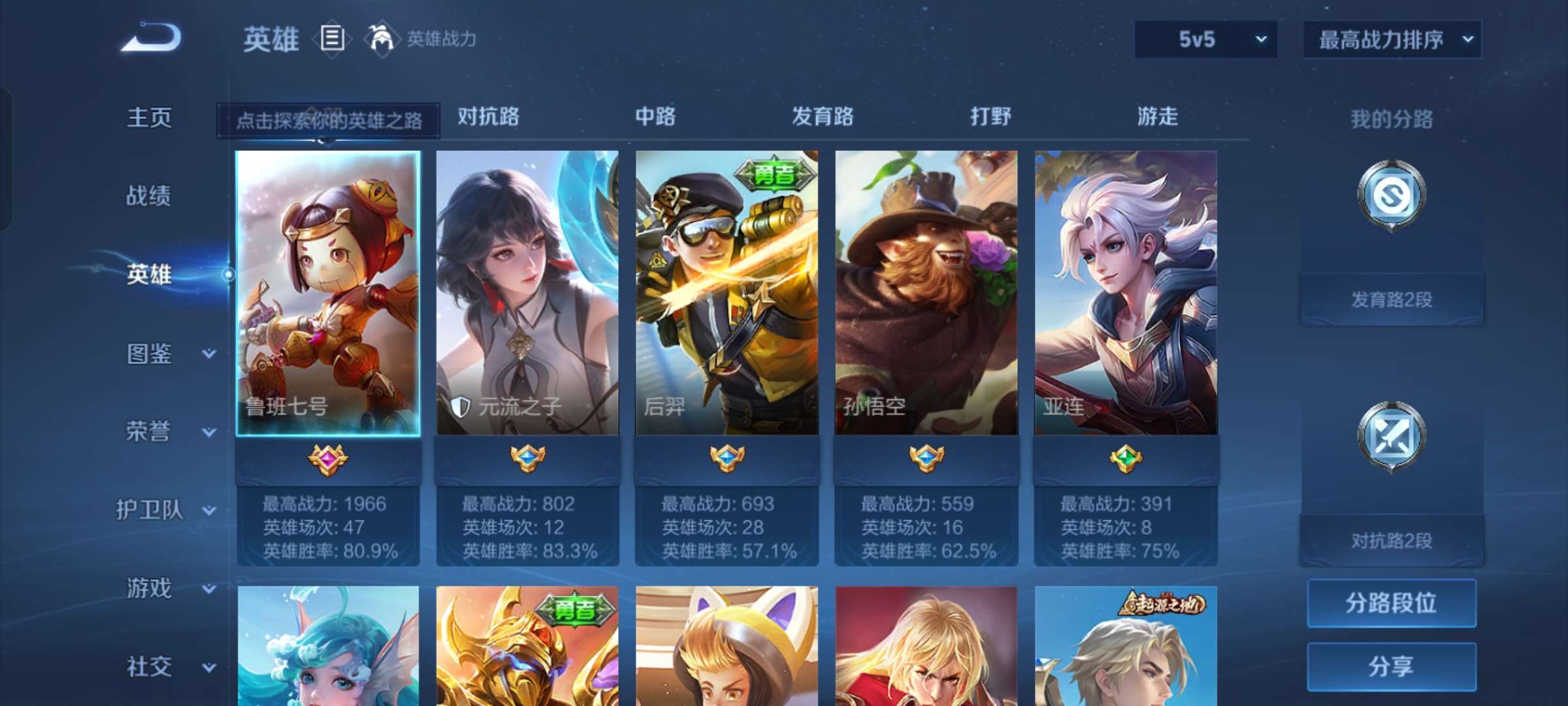Image resolution: width=1568 pixels, height=706 pixels.
Task: Open the 最高战力排序 sorting dropdown
Action: [1392, 39]
